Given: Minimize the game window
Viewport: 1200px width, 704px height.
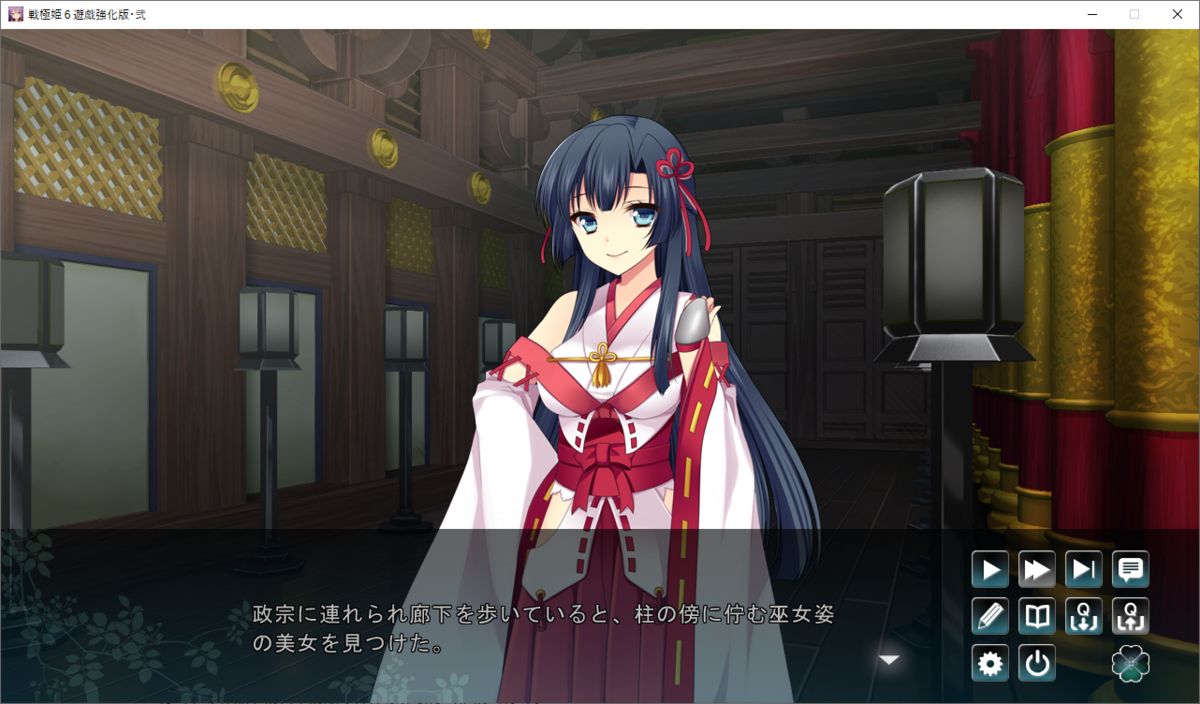Looking at the screenshot, I should click(x=1092, y=14).
